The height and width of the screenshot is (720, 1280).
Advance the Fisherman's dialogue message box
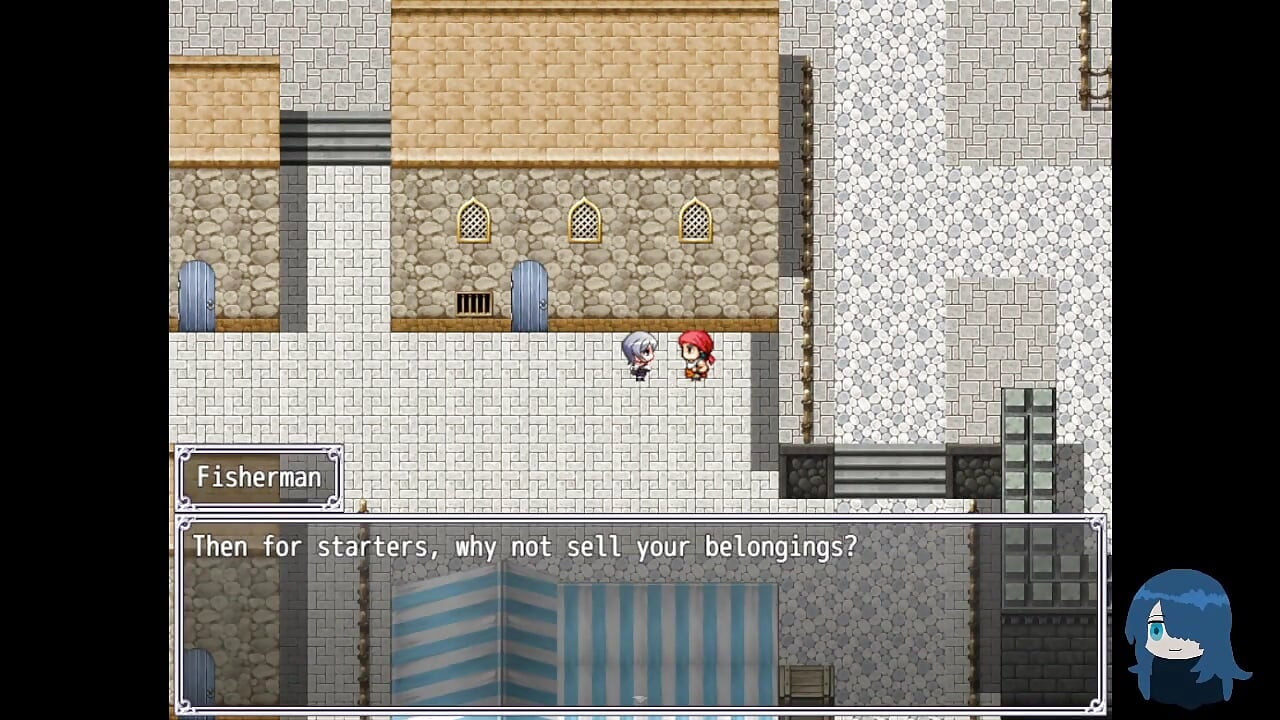click(640, 612)
